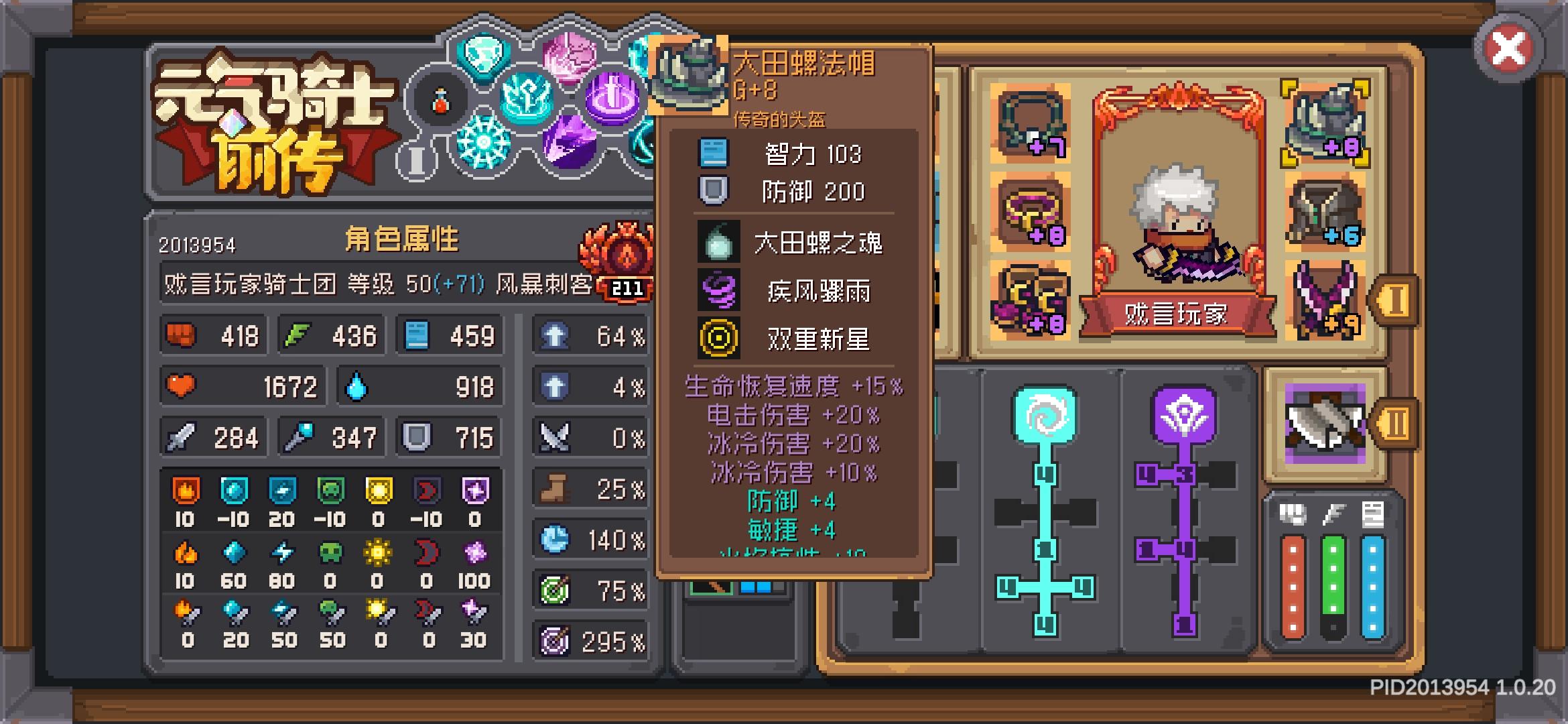
Task: Expand the circled I buff indicator
Action: coord(415,161)
